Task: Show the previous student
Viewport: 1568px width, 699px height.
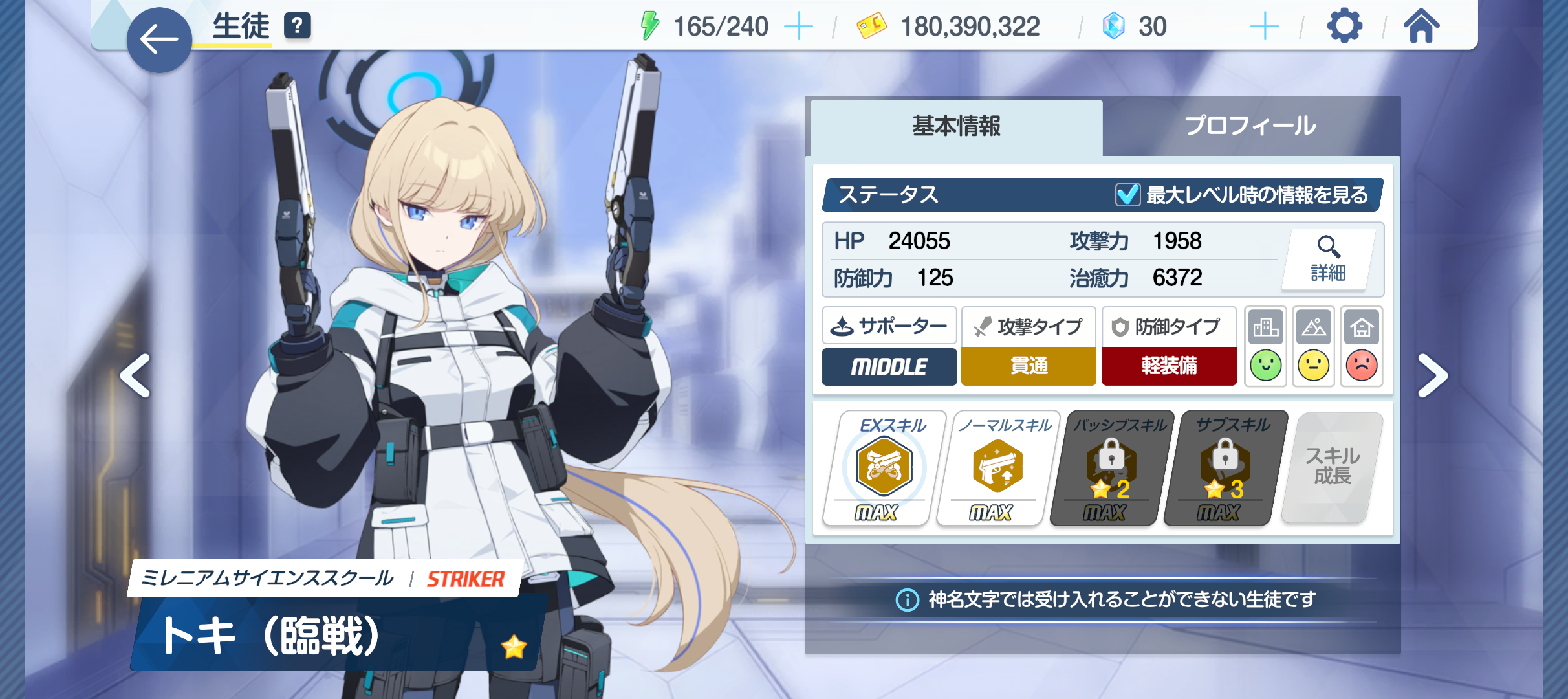Action: [x=136, y=375]
